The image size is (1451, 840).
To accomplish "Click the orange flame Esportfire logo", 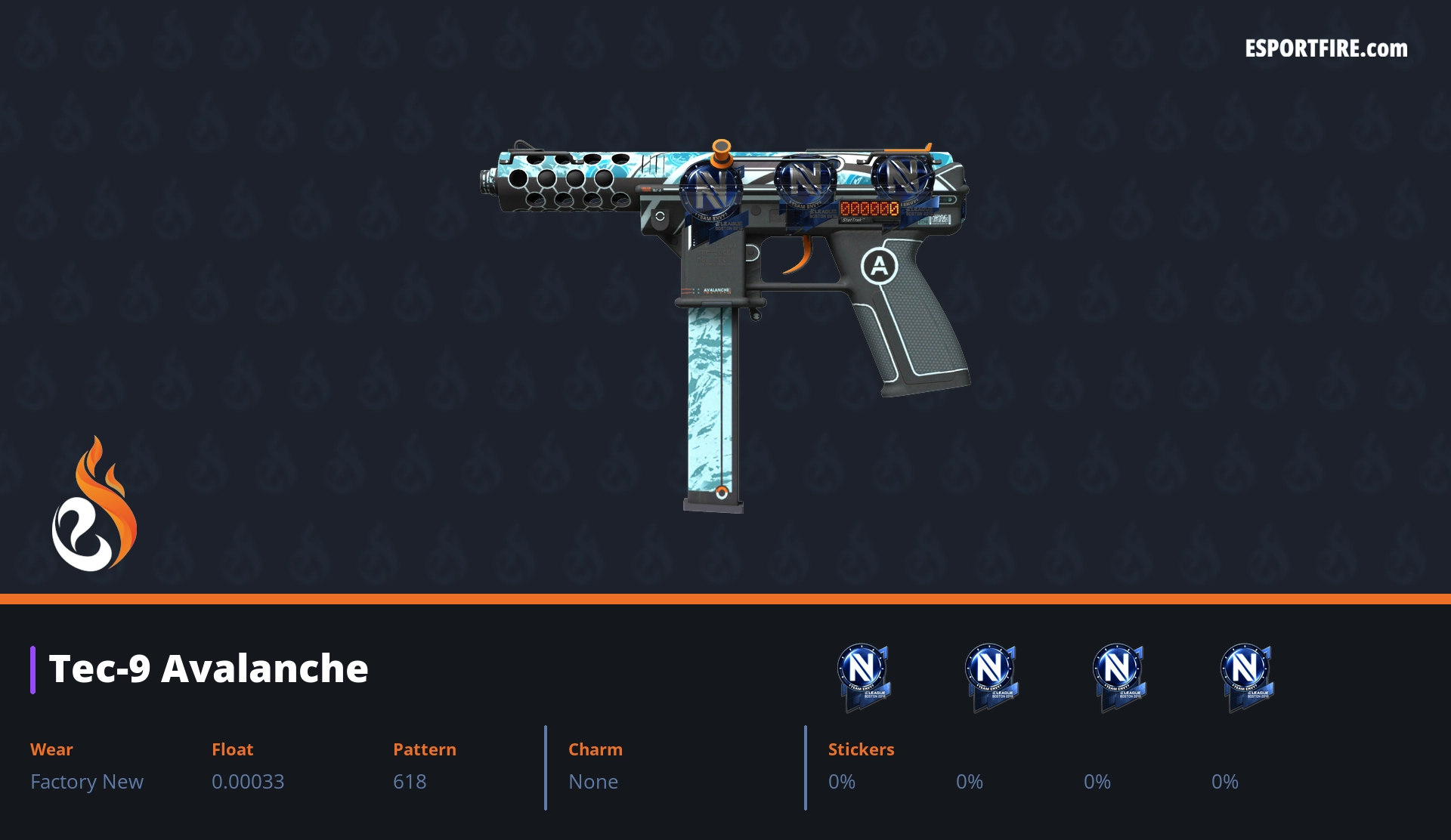I will 94,505.
